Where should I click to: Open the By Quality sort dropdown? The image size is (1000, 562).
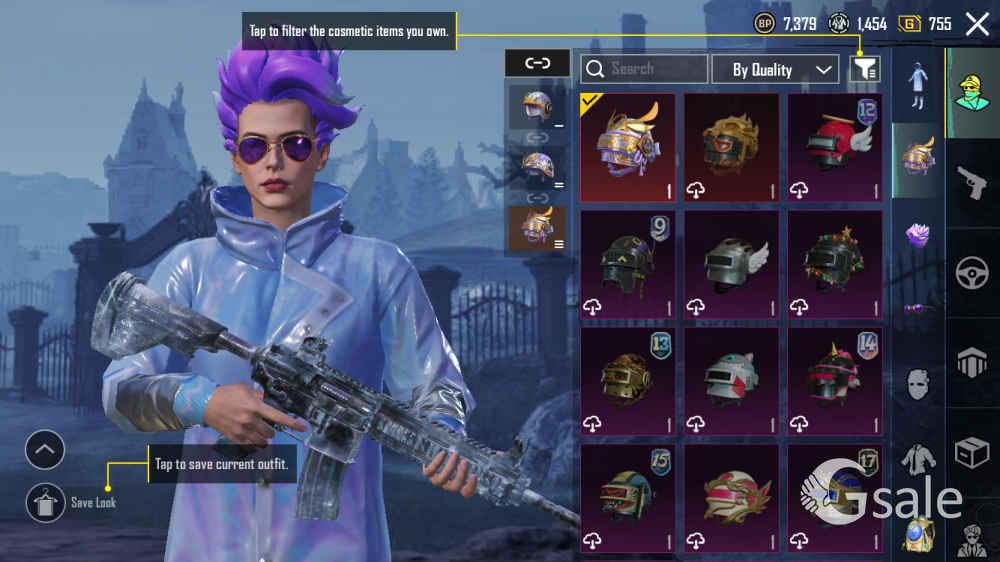(775, 69)
